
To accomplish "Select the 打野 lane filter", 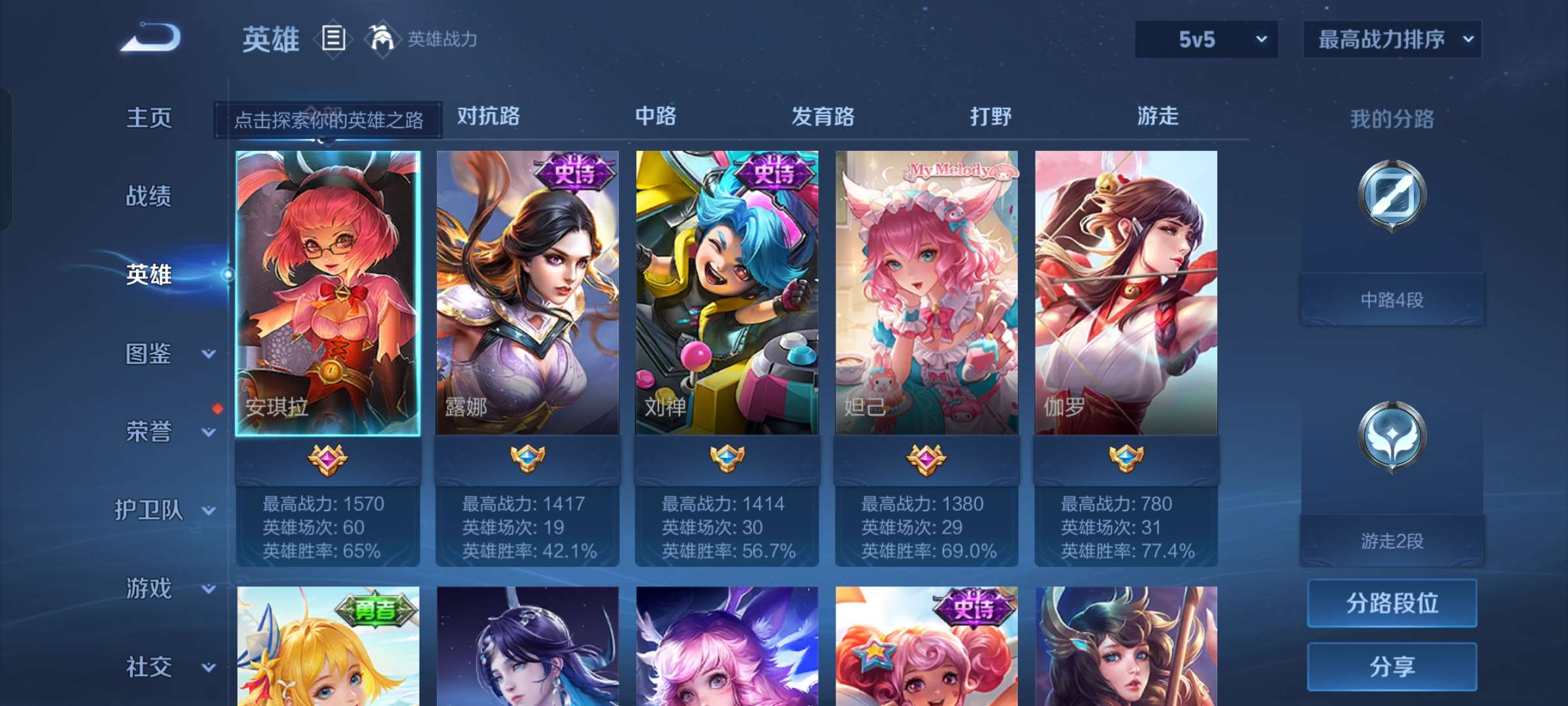I will coord(990,116).
